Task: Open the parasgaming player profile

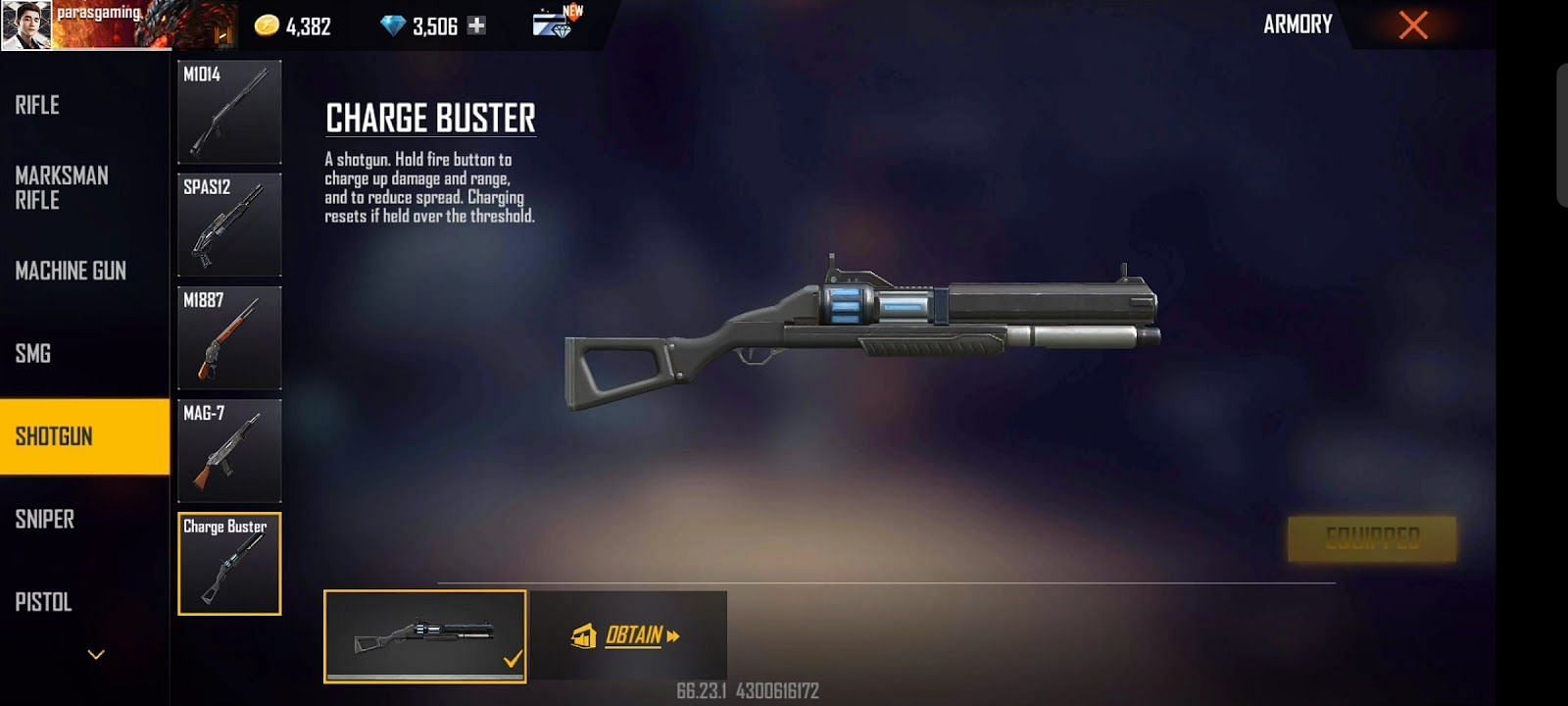Action: click(x=26, y=25)
